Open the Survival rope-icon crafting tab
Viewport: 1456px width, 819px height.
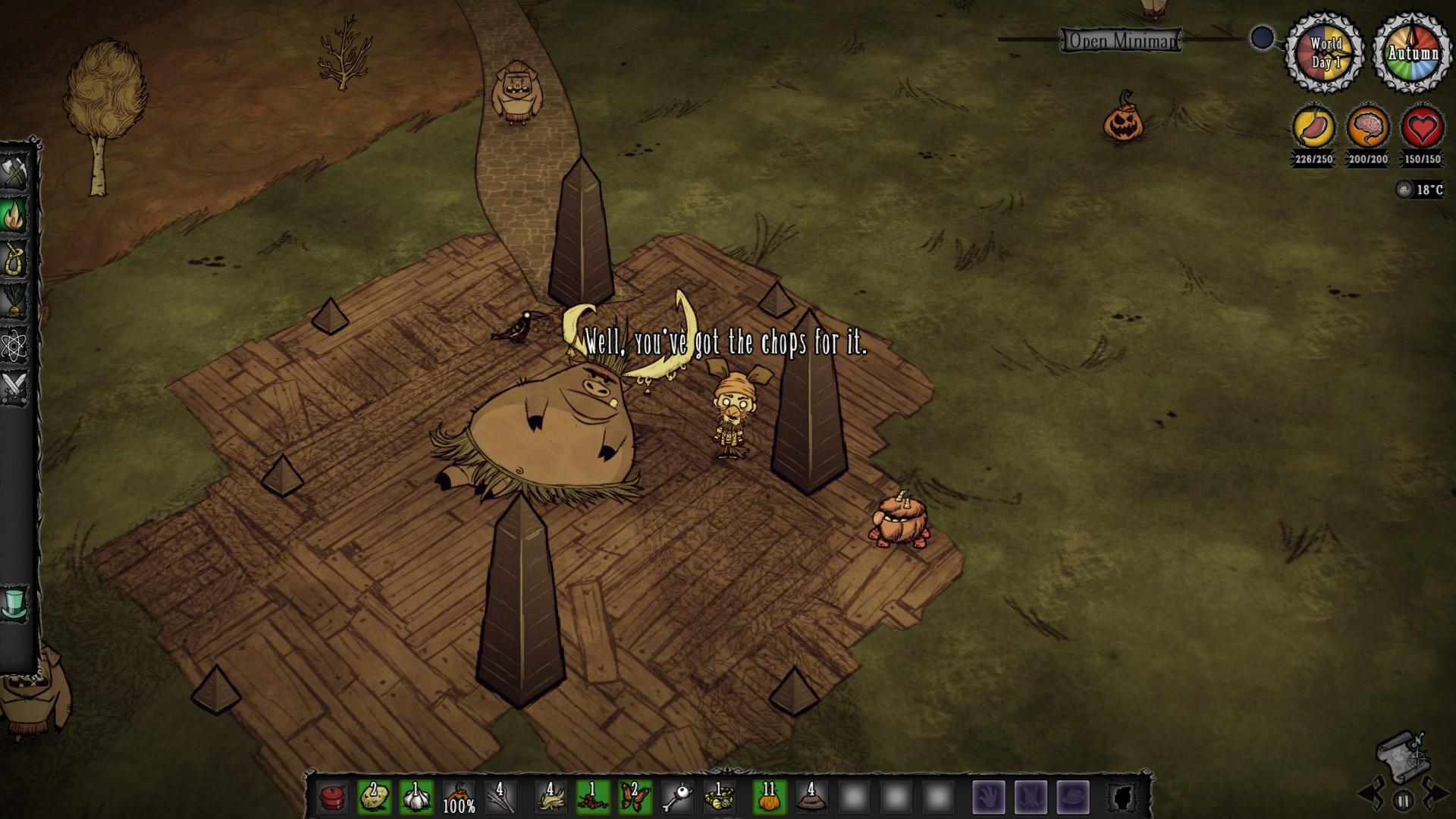click(15, 259)
